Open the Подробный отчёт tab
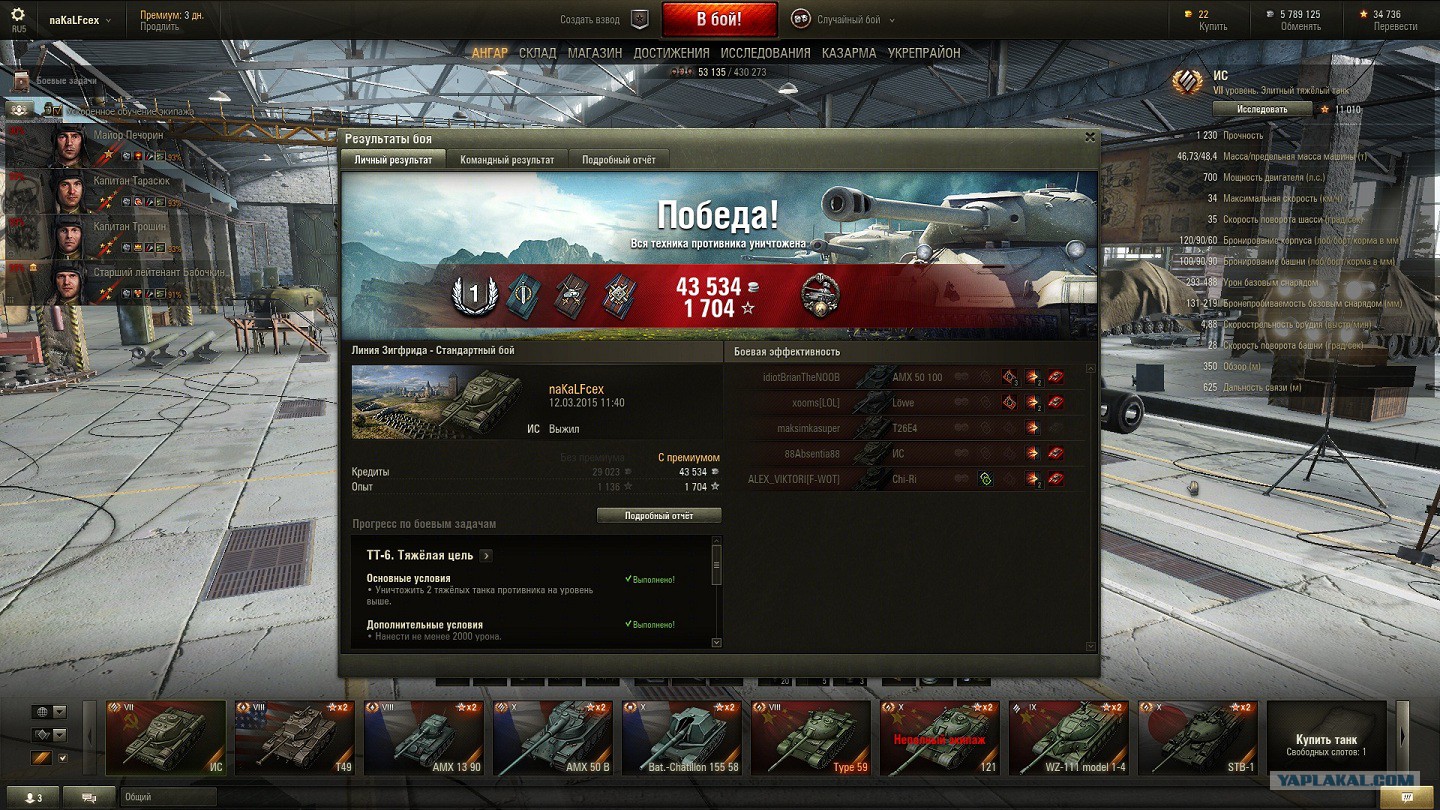The height and width of the screenshot is (810, 1440). (x=619, y=160)
